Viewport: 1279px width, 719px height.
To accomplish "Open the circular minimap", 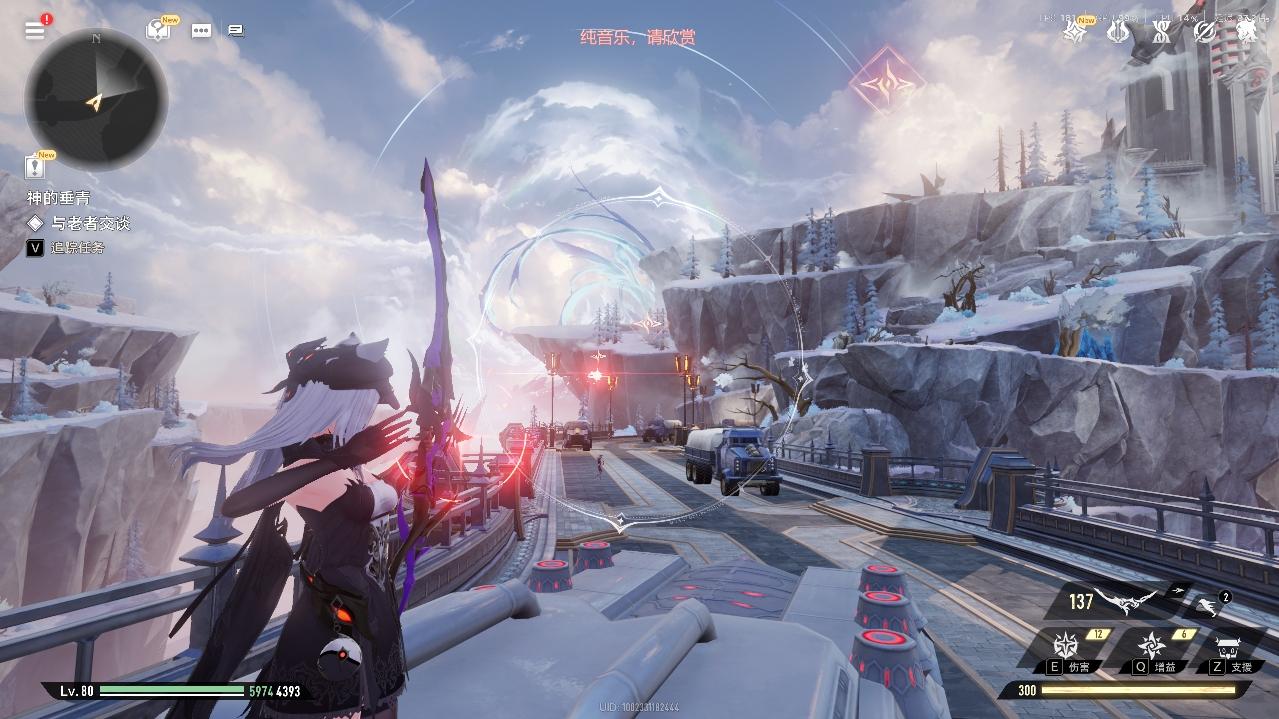I will [x=95, y=99].
